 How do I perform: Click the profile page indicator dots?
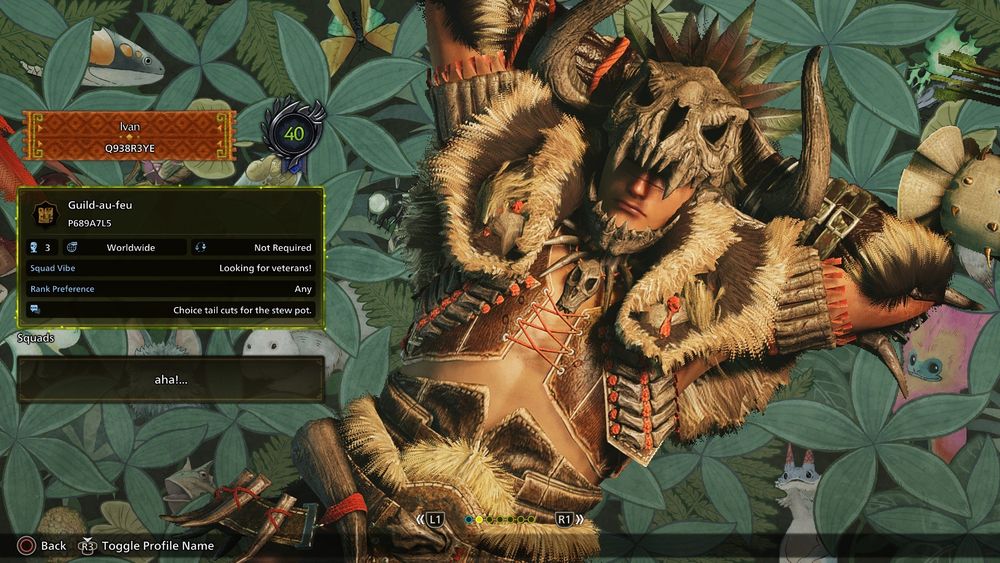[x=500, y=520]
